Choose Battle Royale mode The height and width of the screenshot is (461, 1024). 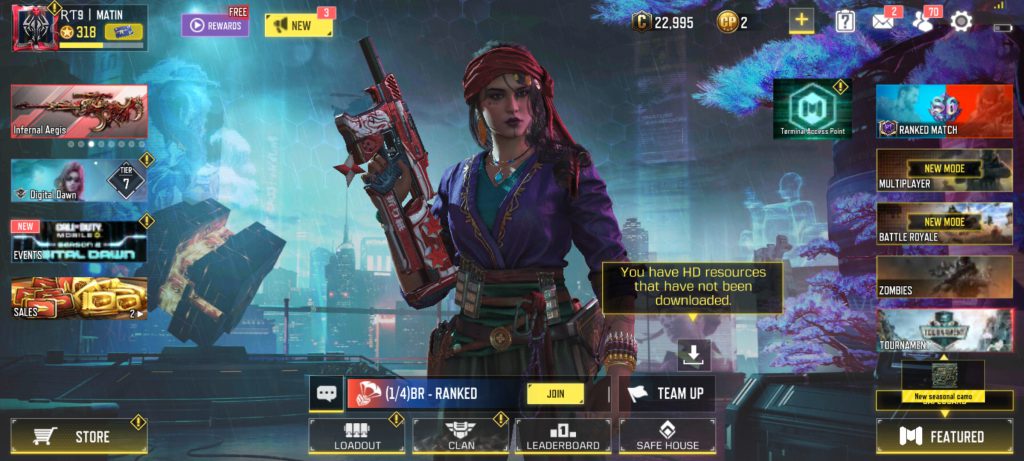tap(944, 224)
